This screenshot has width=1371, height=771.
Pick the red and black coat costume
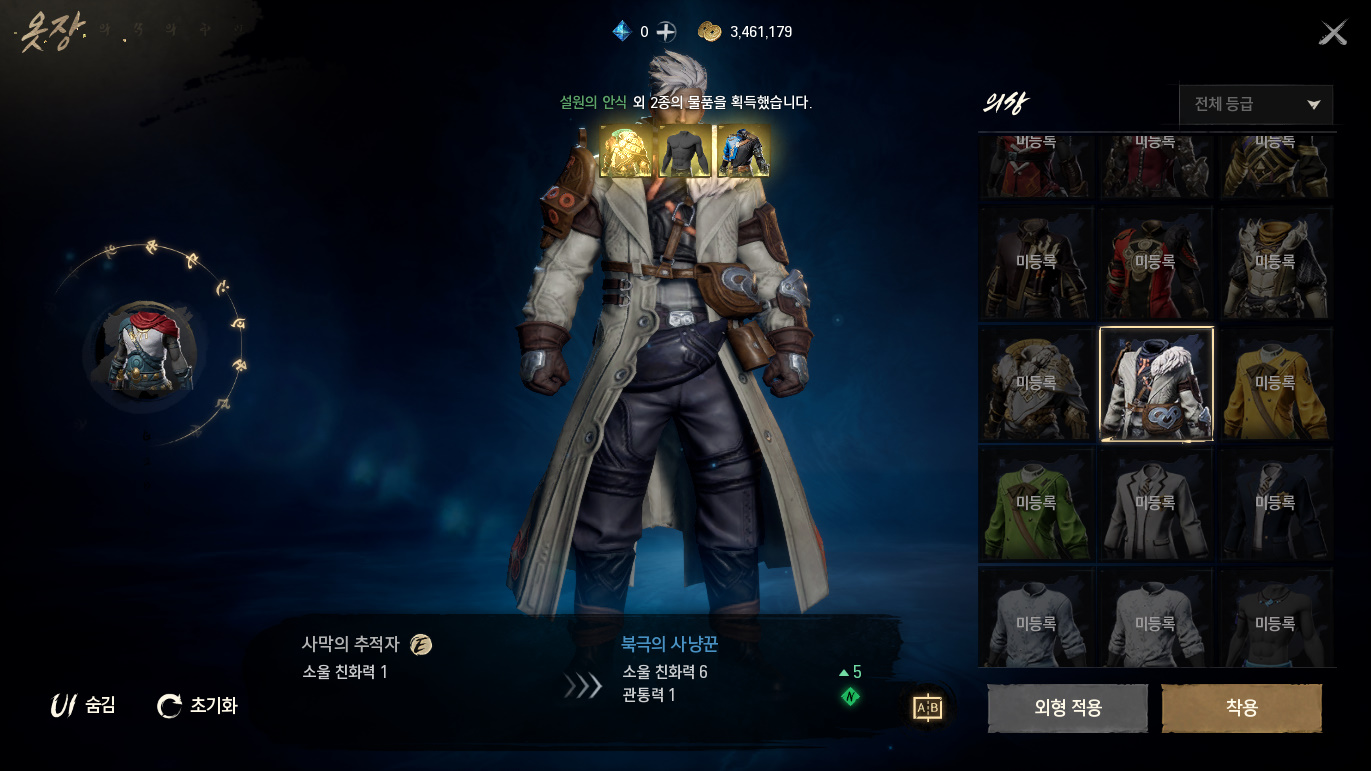click(1156, 263)
